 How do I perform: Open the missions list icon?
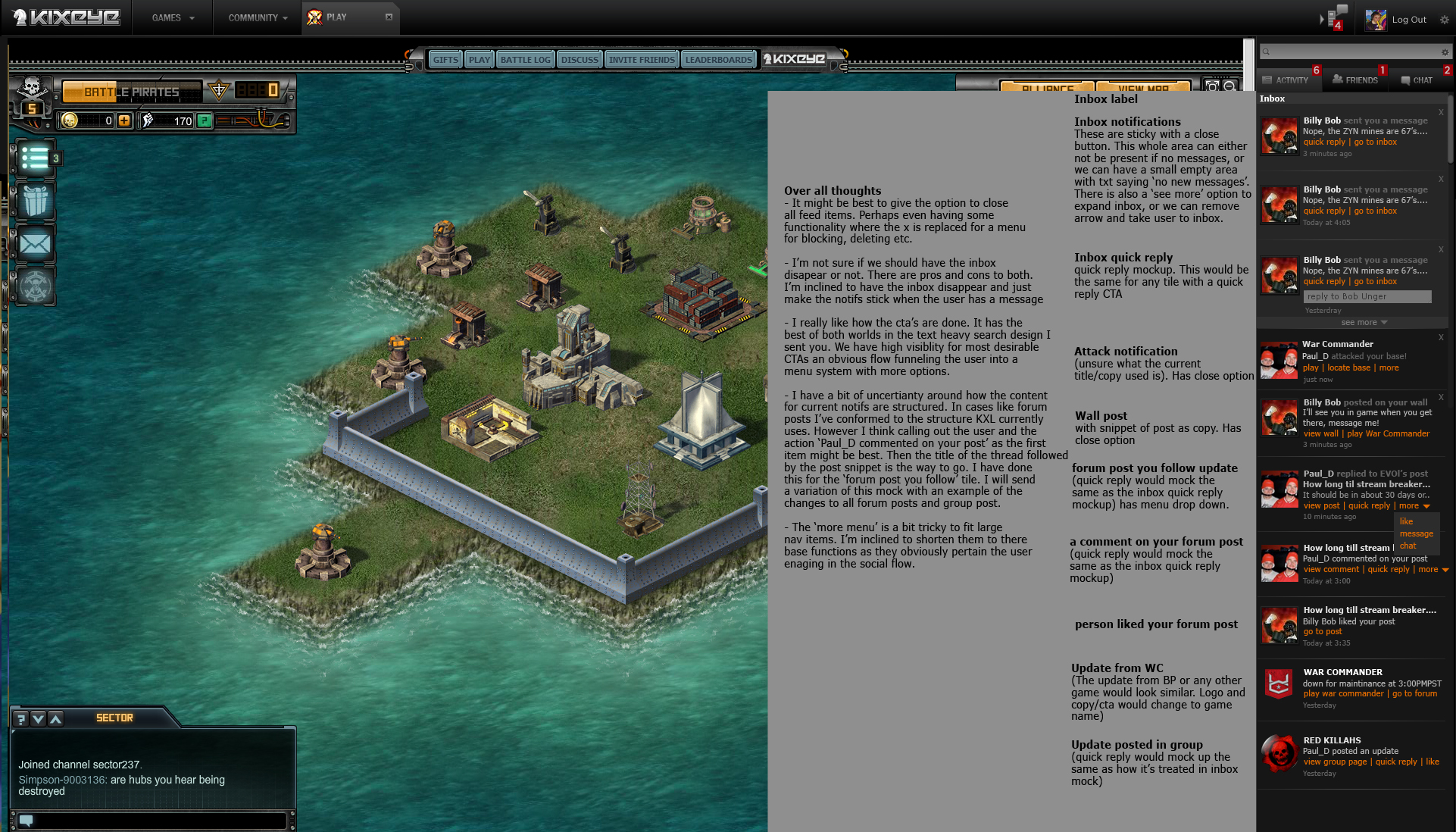35,158
